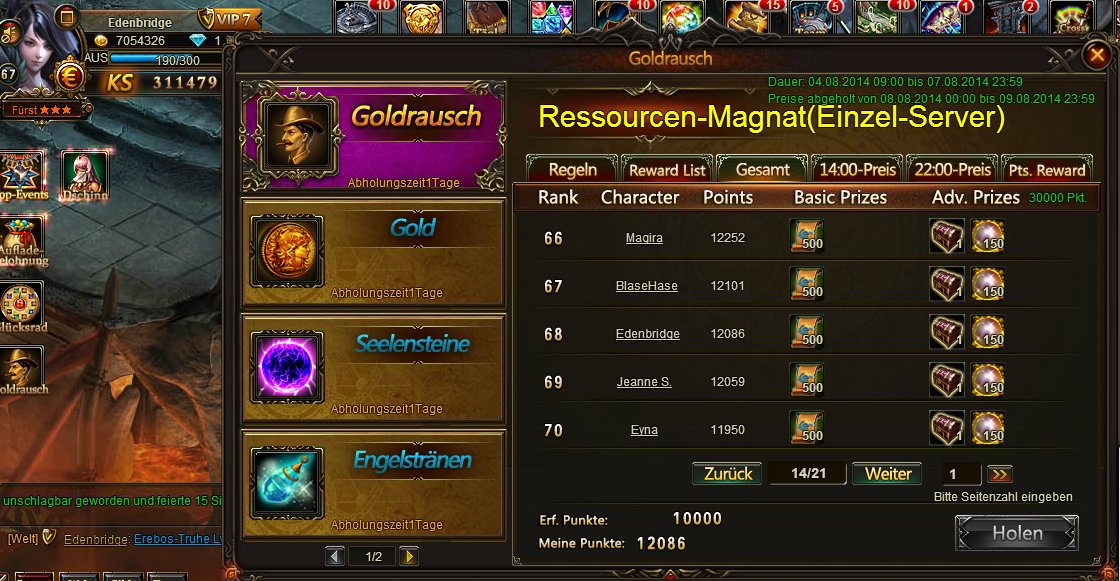This screenshot has width=1120, height=581.
Task: Open the Goldrausch event icon in sidebar
Action: [22, 369]
